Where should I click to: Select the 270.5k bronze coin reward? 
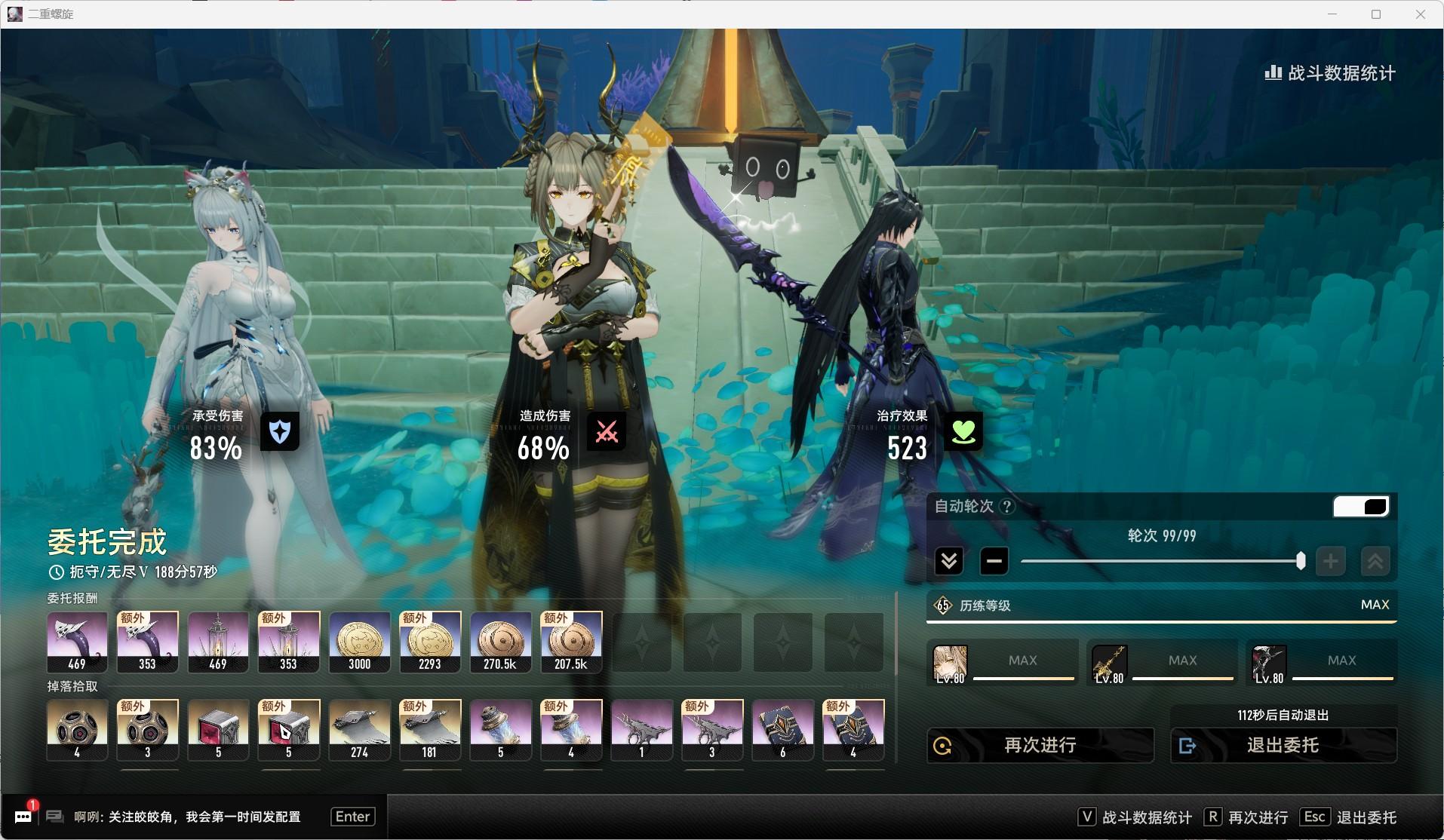500,642
